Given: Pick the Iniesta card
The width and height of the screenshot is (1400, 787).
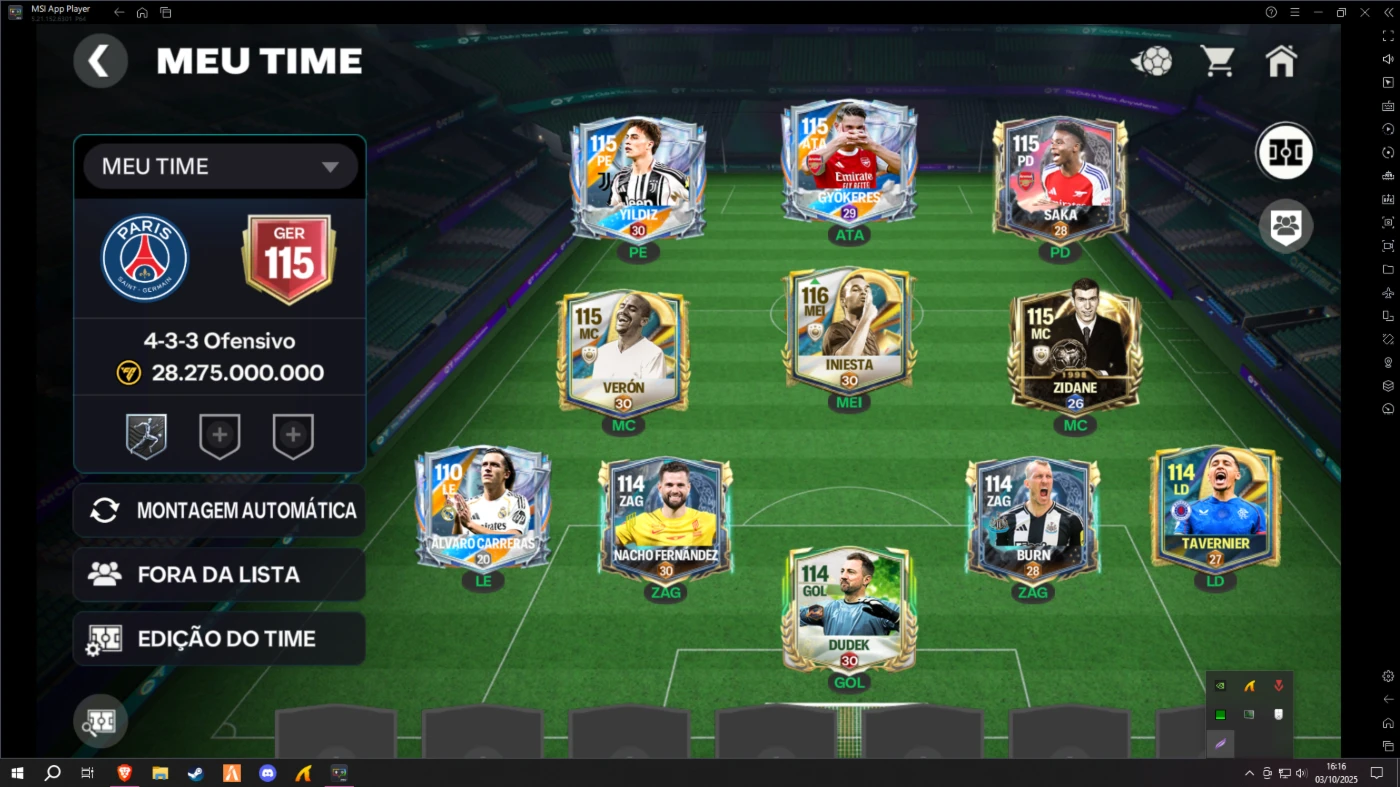Looking at the screenshot, I should tap(849, 330).
